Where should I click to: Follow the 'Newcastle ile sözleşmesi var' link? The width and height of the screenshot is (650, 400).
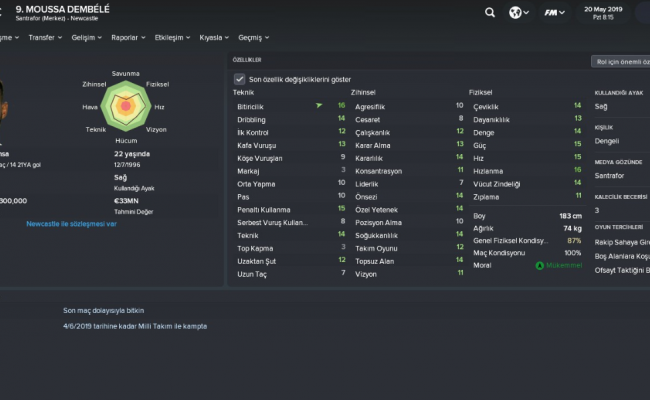(x=72, y=224)
